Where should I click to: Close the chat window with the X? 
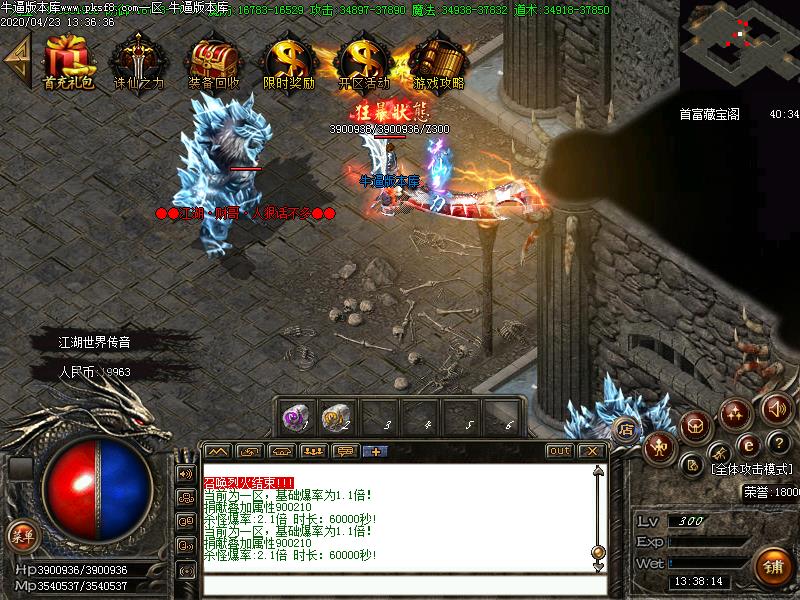click(x=592, y=451)
